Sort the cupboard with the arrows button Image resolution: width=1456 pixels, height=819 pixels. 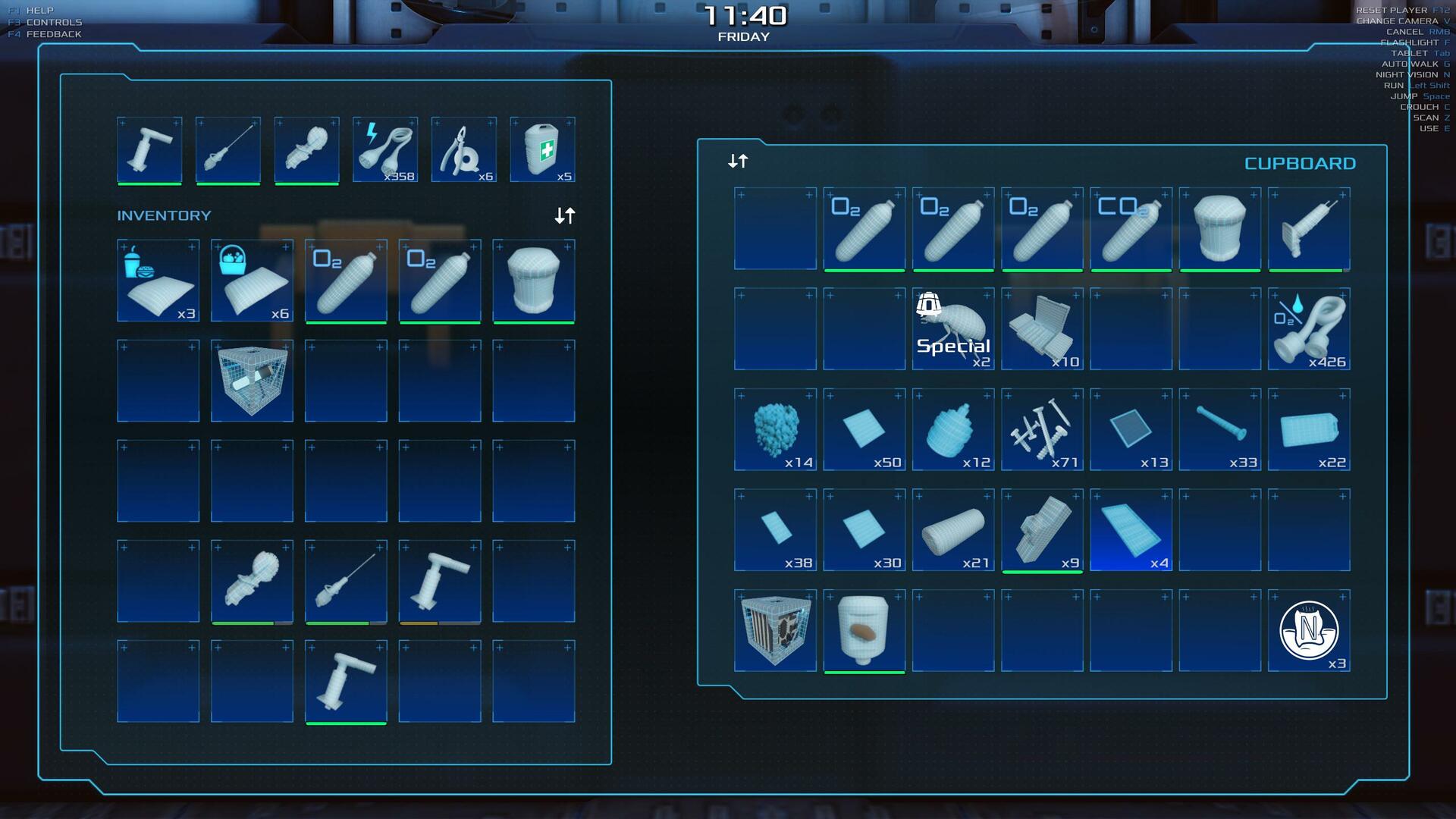coord(738,161)
